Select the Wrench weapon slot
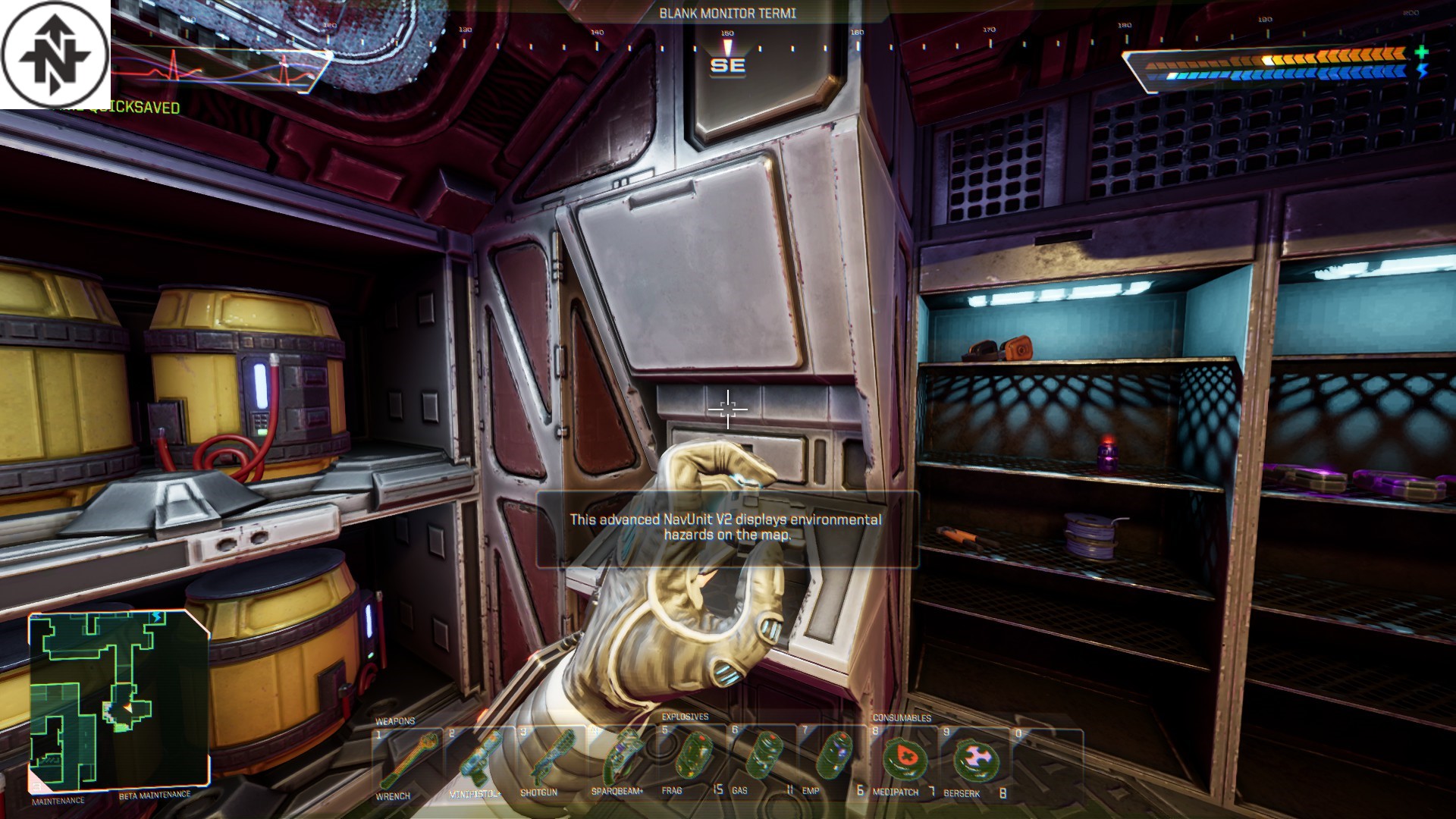The width and height of the screenshot is (1456, 819). click(x=406, y=761)
